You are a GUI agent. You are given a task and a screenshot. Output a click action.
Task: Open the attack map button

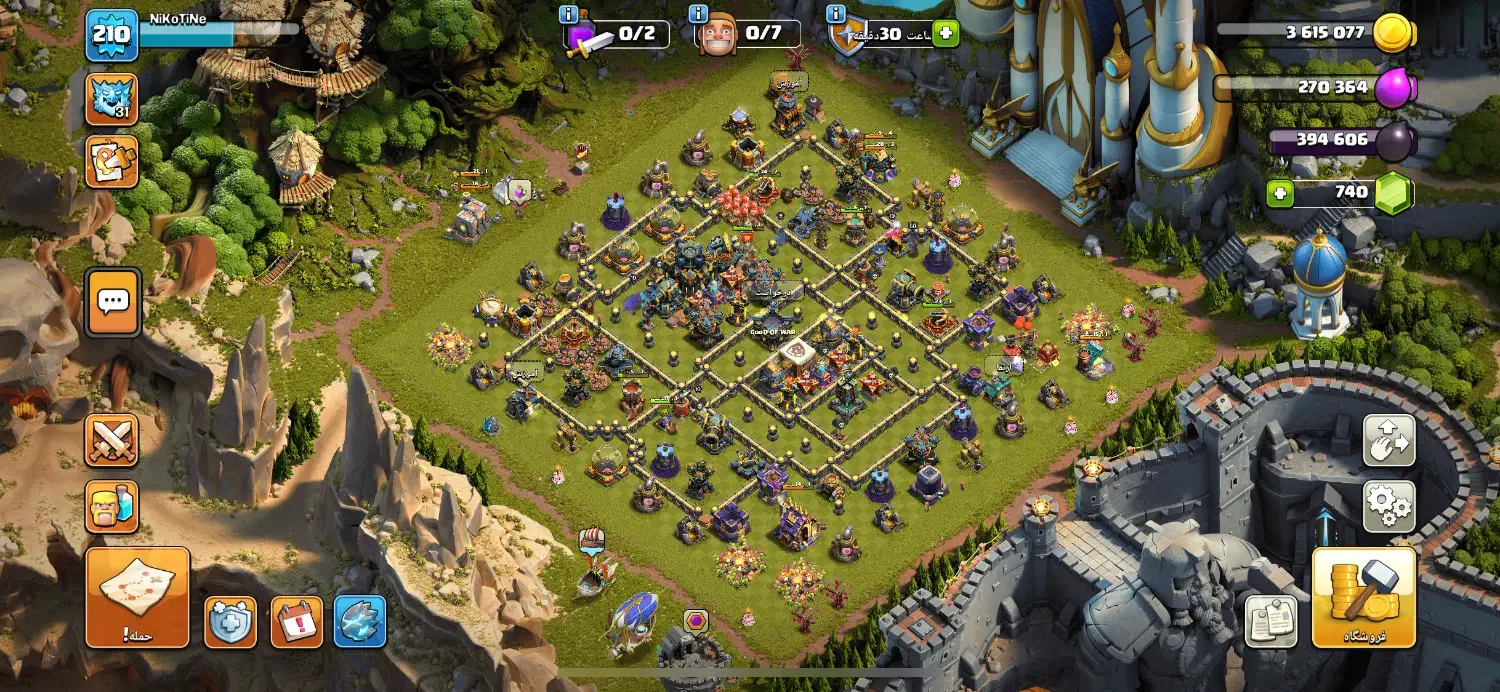click(137, 596)
